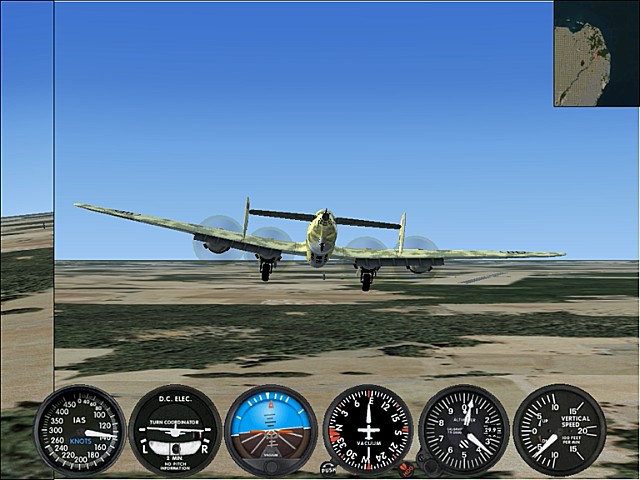This screenshot has height=480, width=640.
Task: Click the PUSH knob below heading gauge
Action: (329, 467)
